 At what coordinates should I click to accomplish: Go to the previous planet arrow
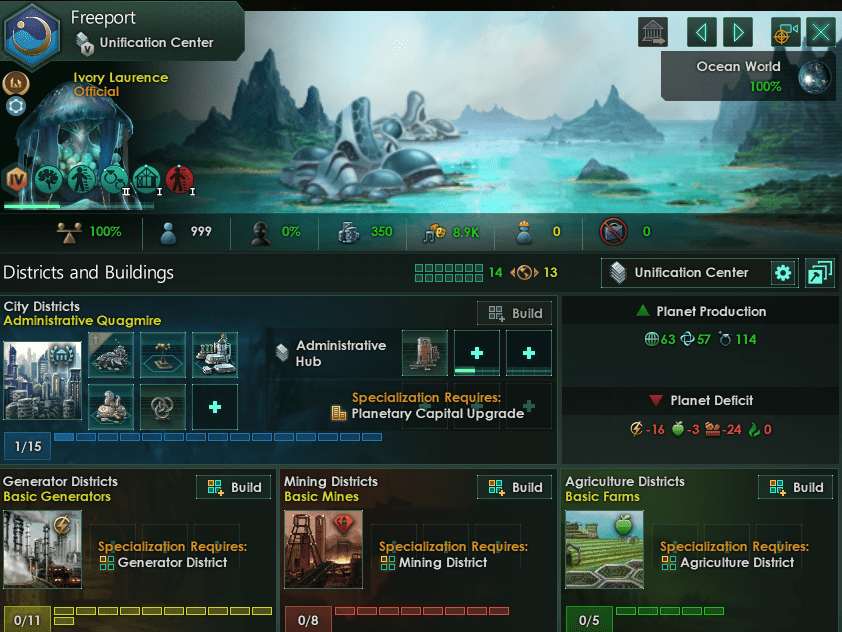click(x=702, y=32)
